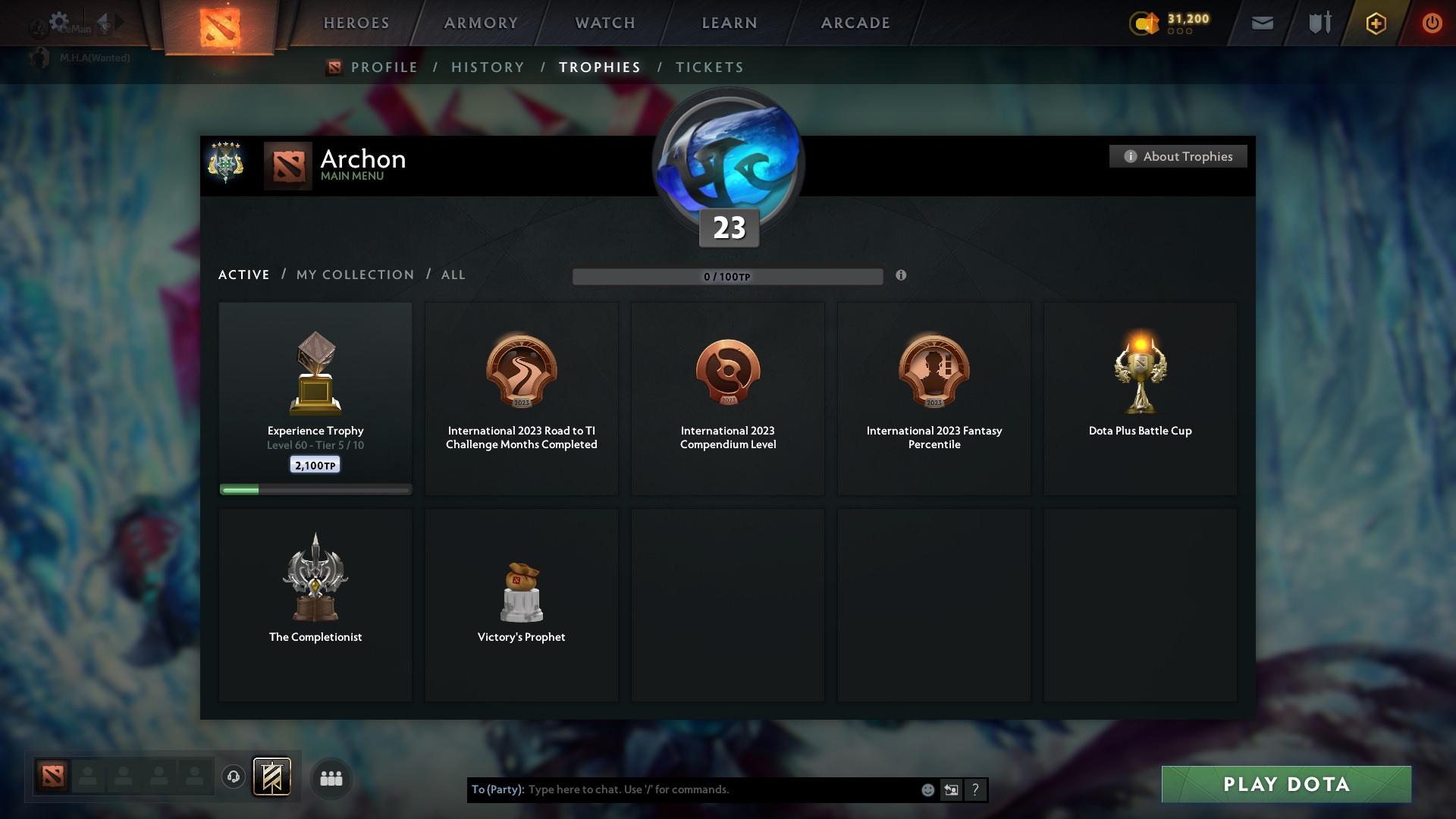This screenshot has width=1456, height=819.
Task: Open the settings gear
Action: pos(59,21)
